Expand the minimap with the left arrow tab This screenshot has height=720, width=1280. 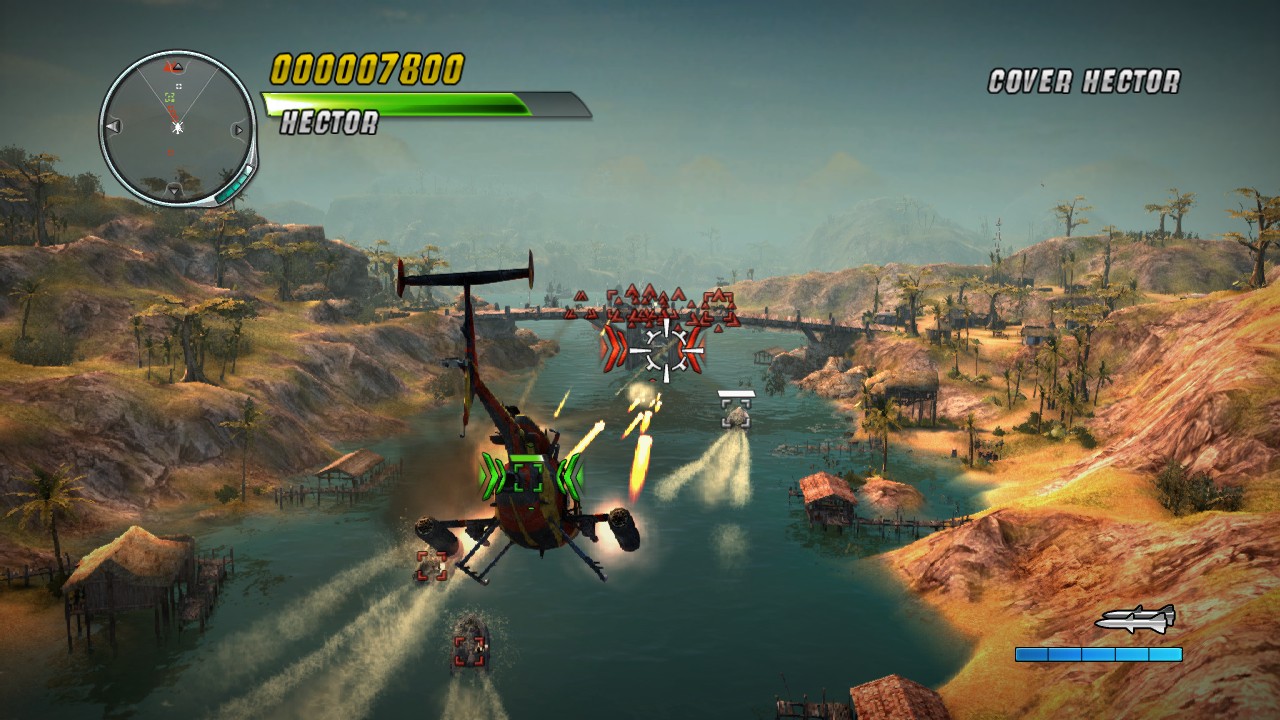112,127
